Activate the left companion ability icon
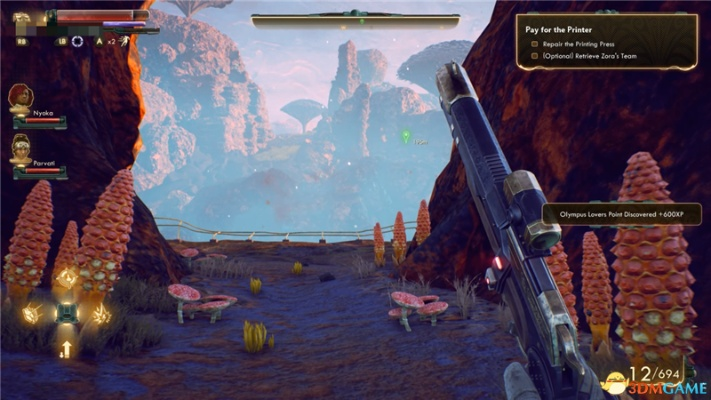 pyautogui.click(x=30, y=313)
